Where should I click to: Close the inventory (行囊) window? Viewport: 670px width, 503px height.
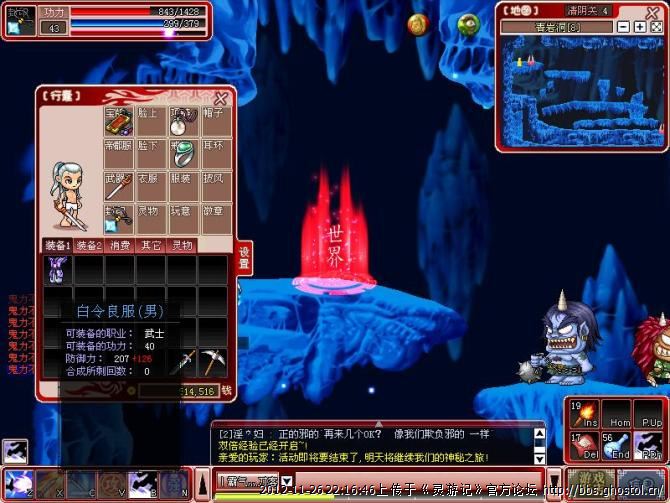[221, 97]
